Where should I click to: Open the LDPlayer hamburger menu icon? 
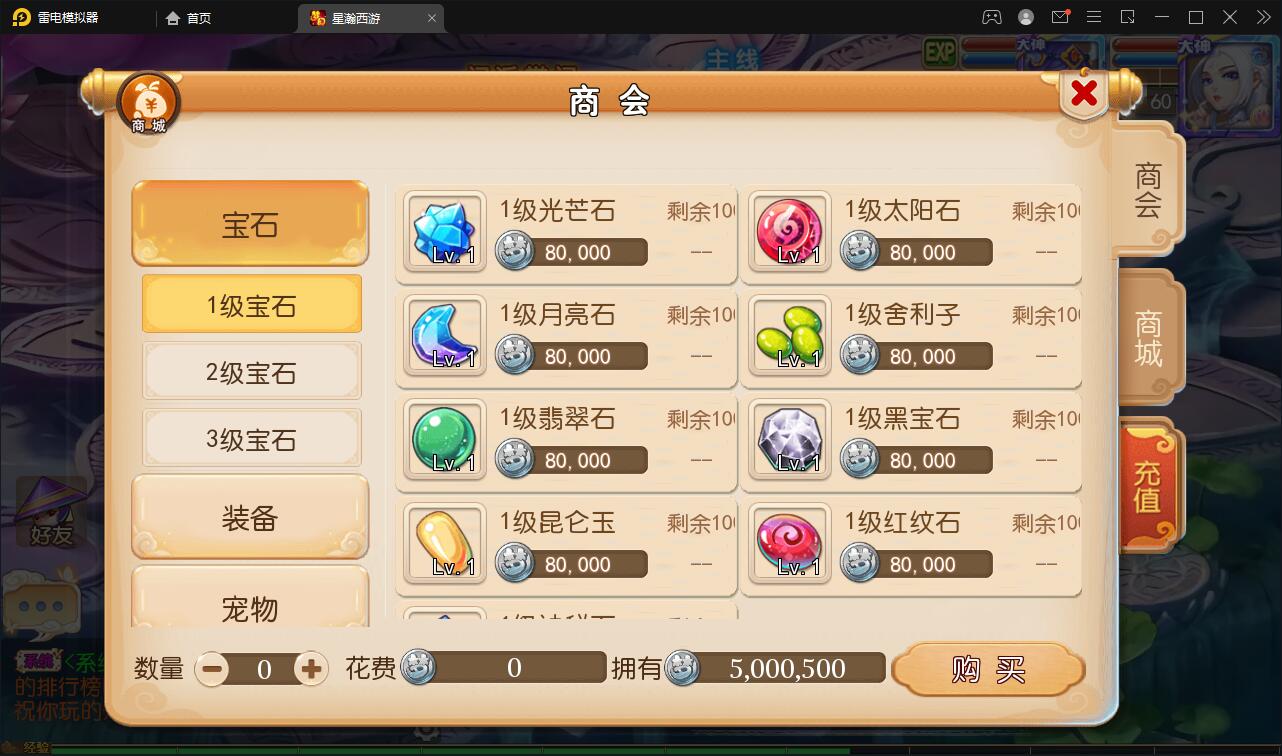point(1094,17)
